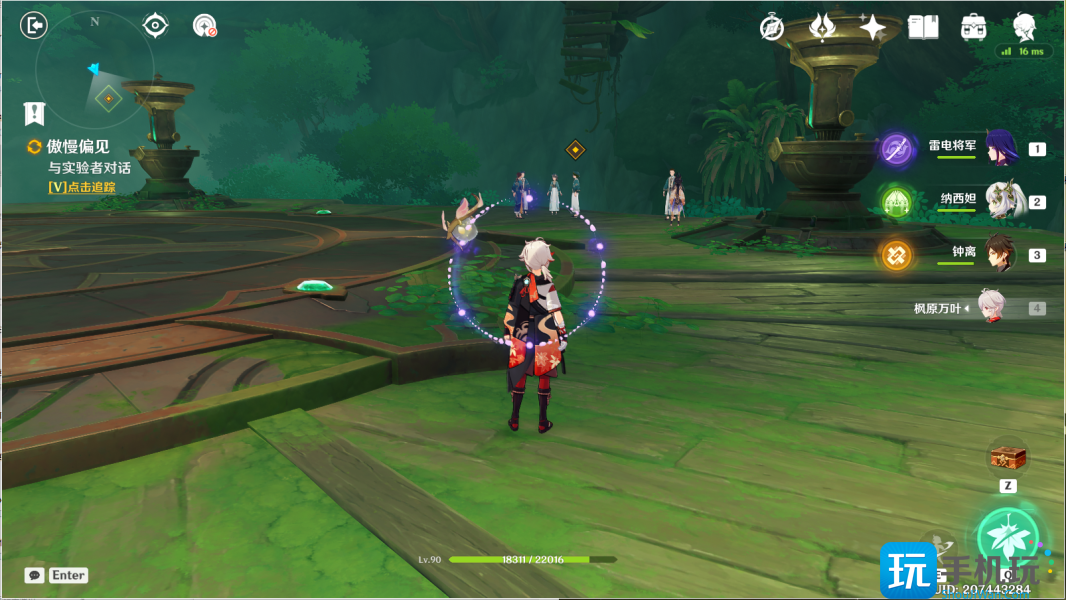The height and width of the screenshot is (600, 1066).
Task: Trigger 钟离's orange burst icon
Action: click(x=897, y=255)
